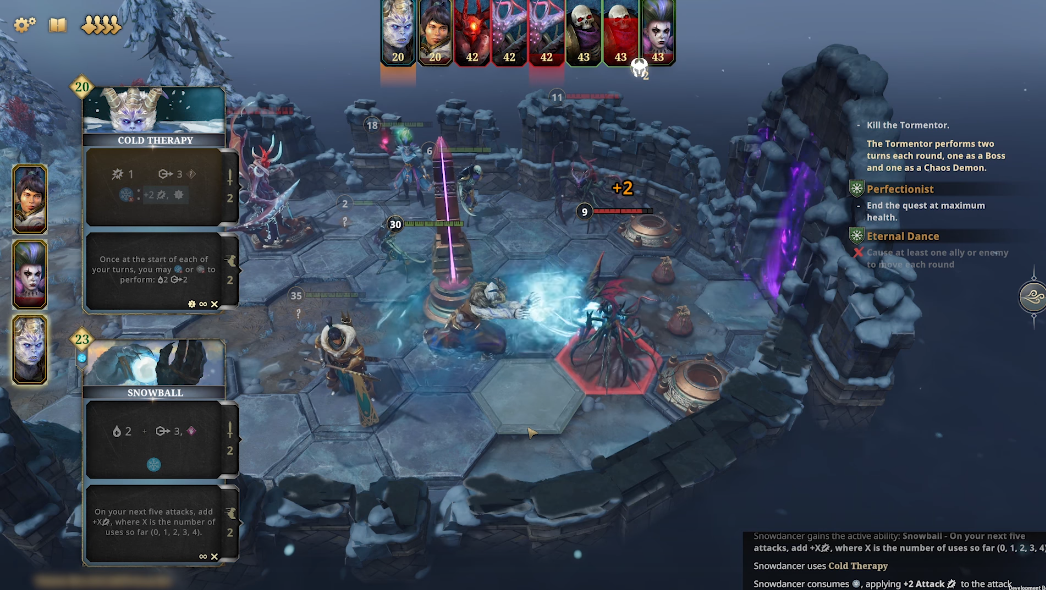
Task: Click the jester's initiative 43 turn portrait
Action: (657, 32)
